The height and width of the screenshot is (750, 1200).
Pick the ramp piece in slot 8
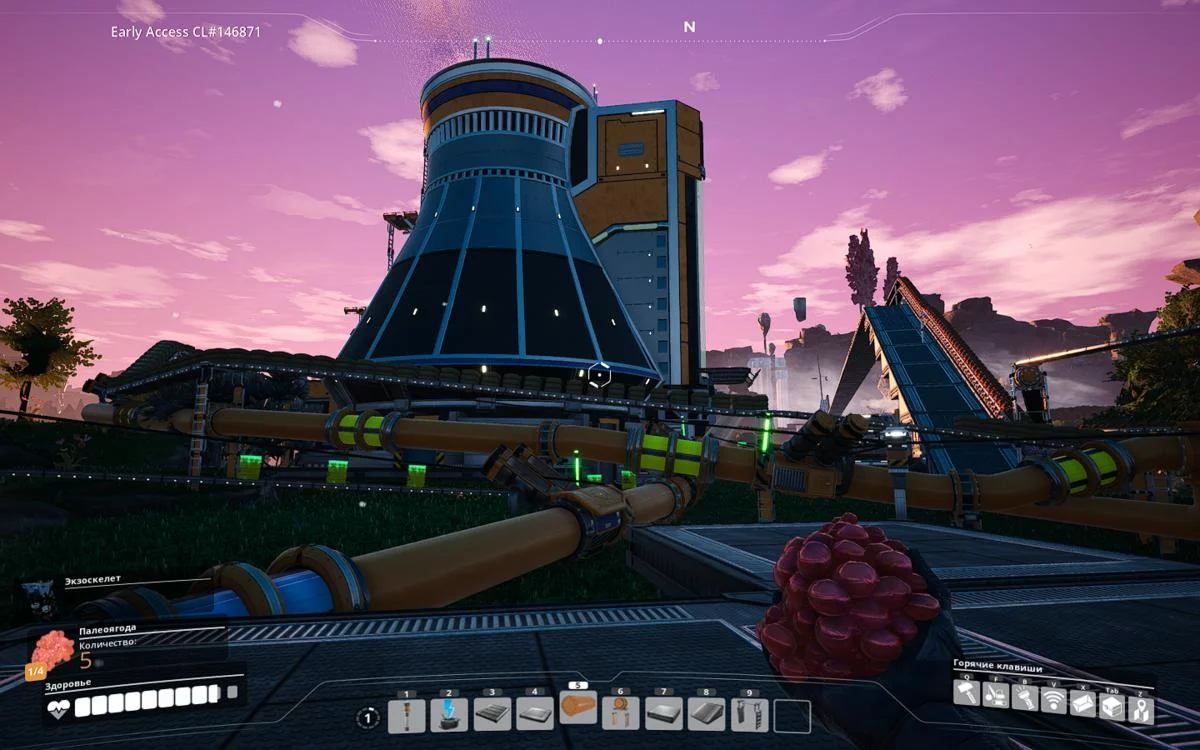(706, 715)
